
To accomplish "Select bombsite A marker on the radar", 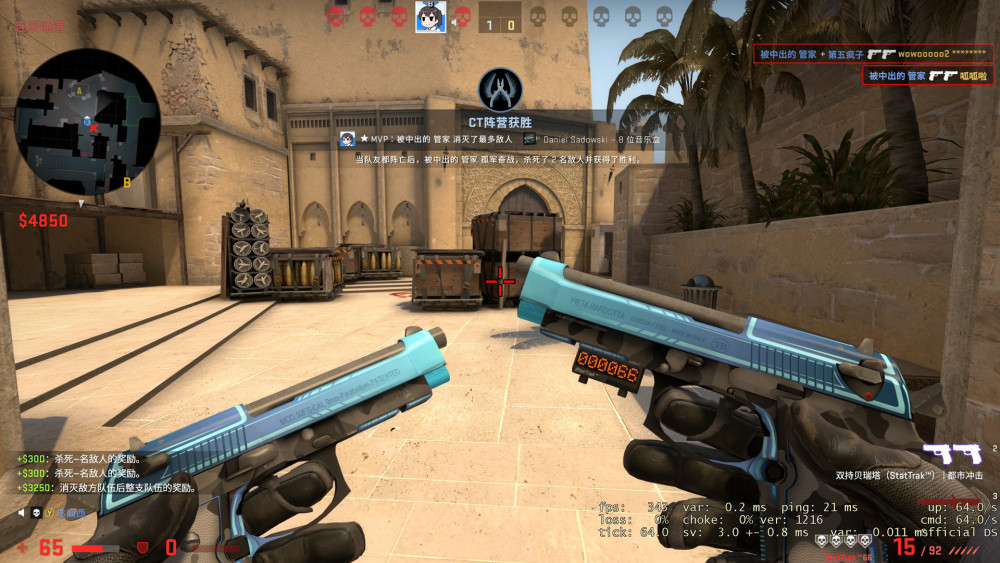I will pos(79,90).
